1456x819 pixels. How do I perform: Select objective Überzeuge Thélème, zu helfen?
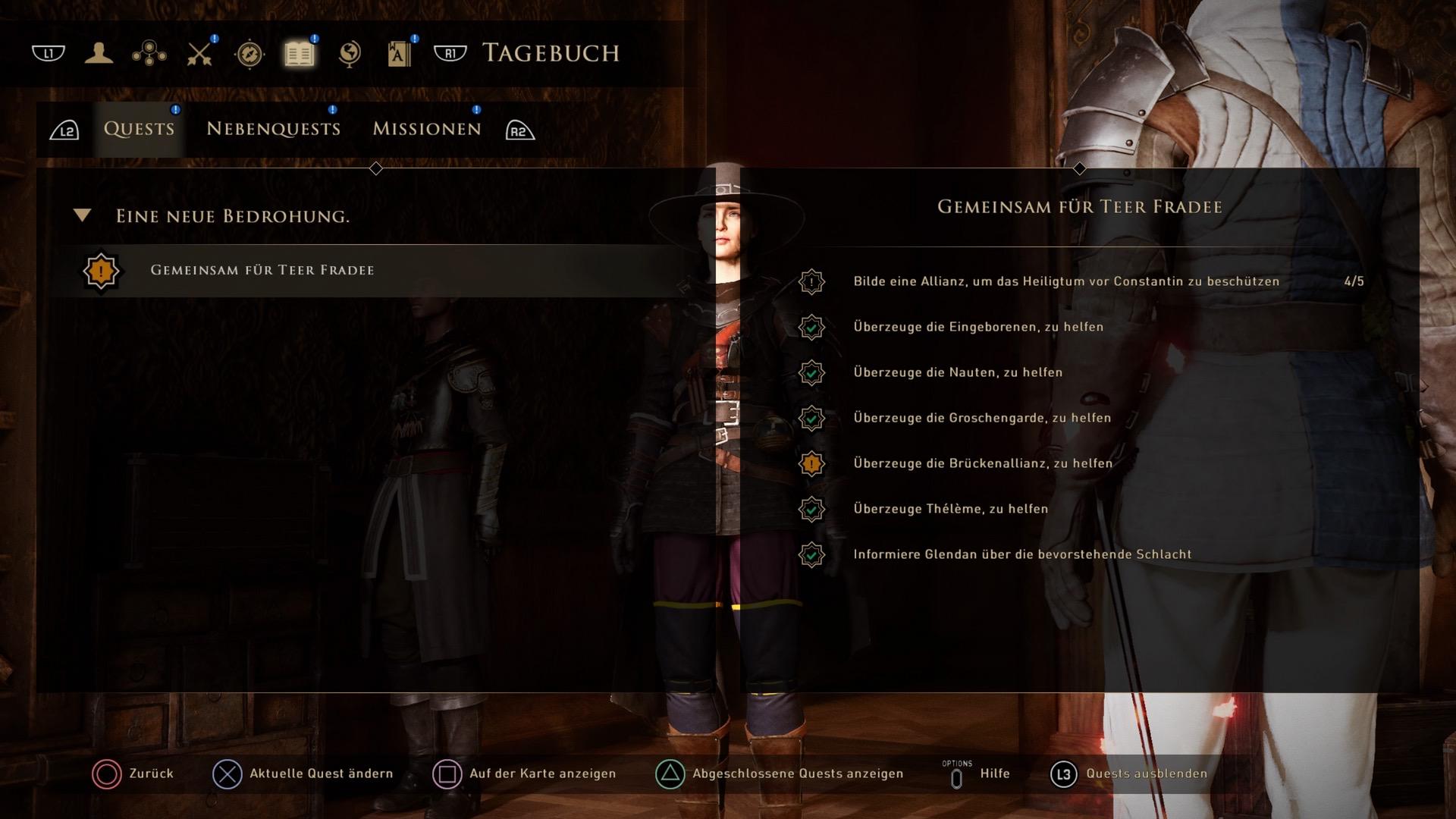[x=950, y=509]
